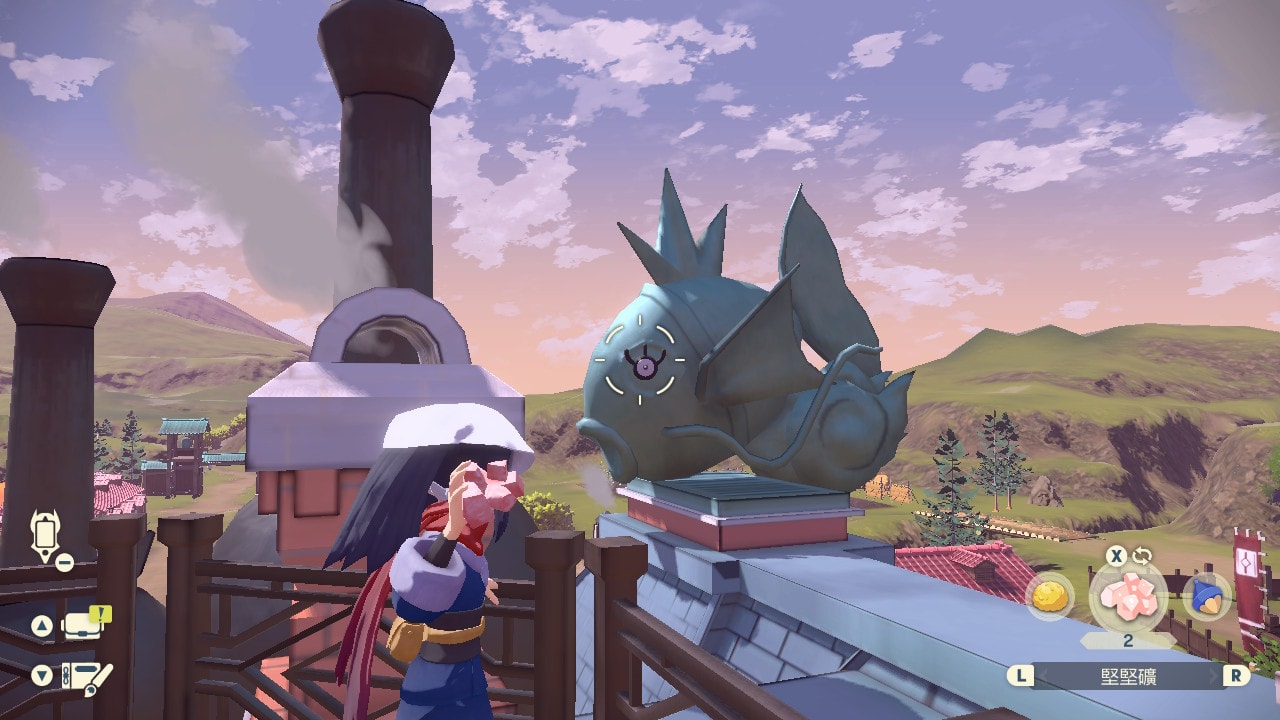Open the Pokédex notebook and brush icon
The width and height of the screenshot is (1280, 720).
point(86,675)
